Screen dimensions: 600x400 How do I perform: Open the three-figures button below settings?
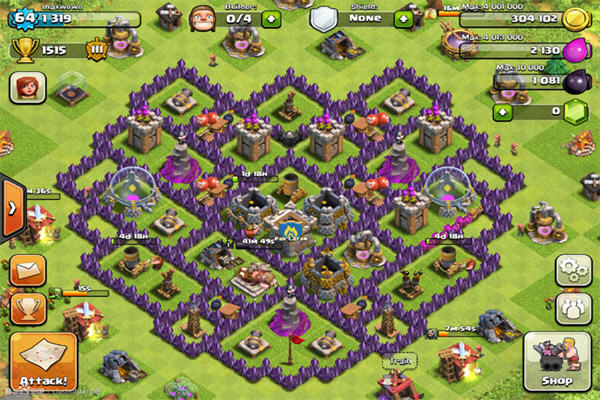[x=571, y=305]
